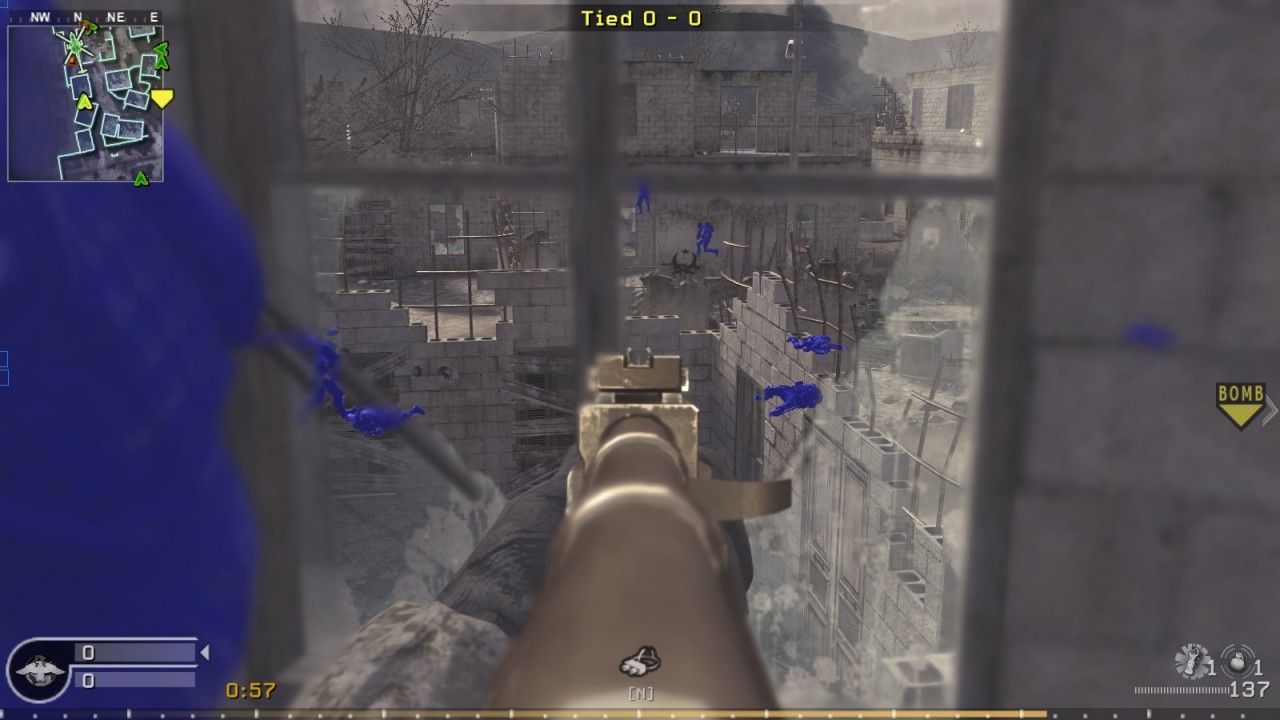
Task: Click the yellow bomb objective on the minimap
Action: coord(162,98)
